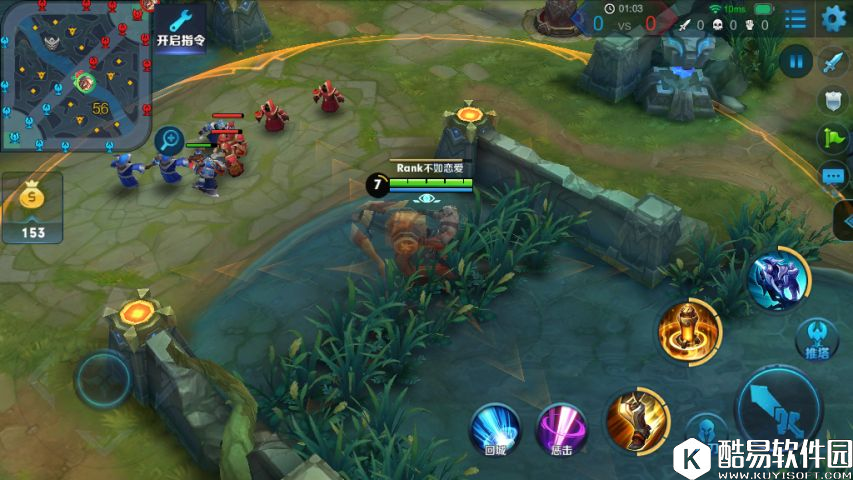Tap the blue sword attack signal icon
853x480 pixels.
click(x=834, y=62)
